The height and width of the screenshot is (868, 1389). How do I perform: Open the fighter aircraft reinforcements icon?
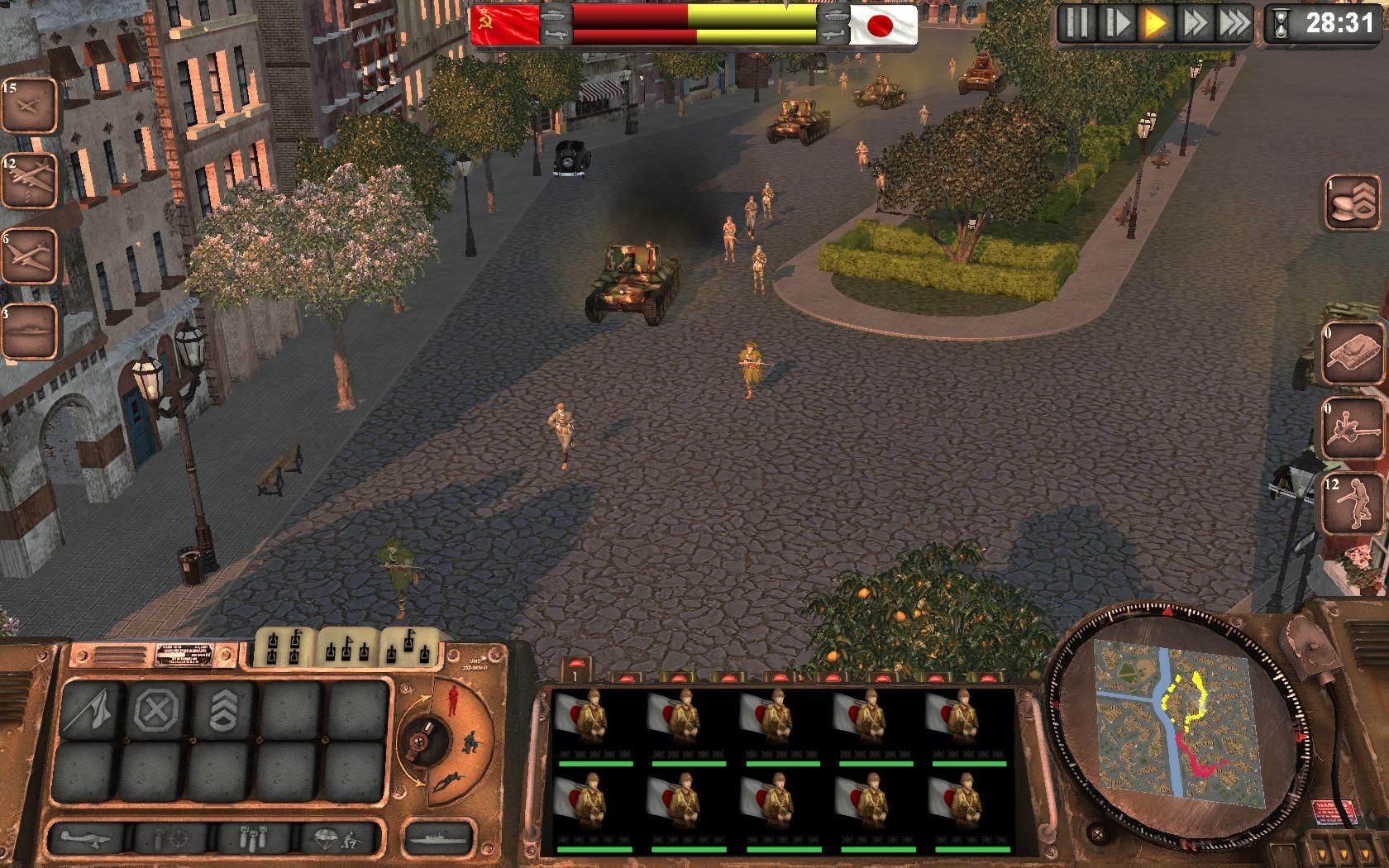pyautogui.click(x=28, y=106)
